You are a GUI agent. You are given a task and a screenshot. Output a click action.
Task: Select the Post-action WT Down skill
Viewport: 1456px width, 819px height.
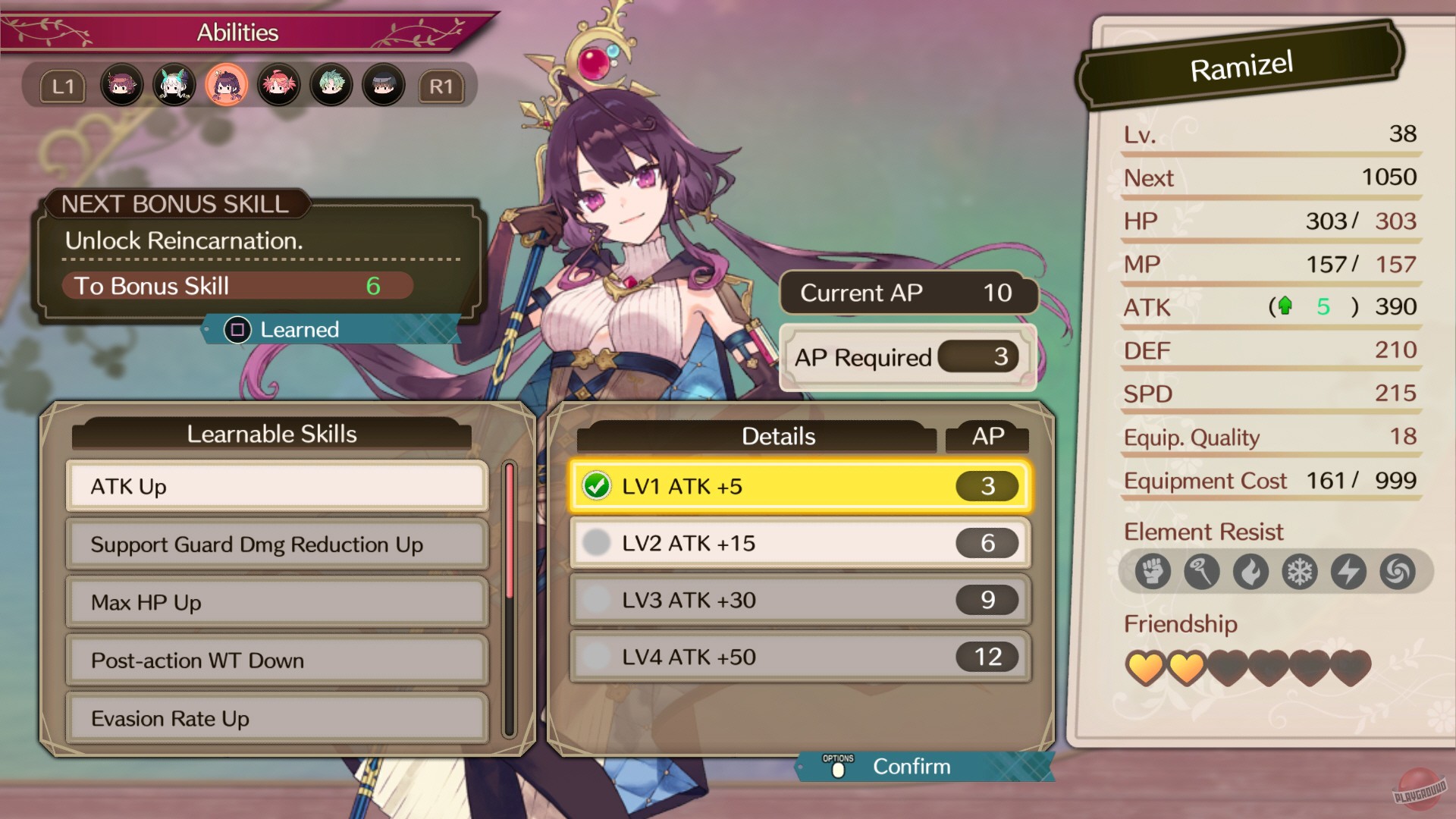[x=275, y=661]
